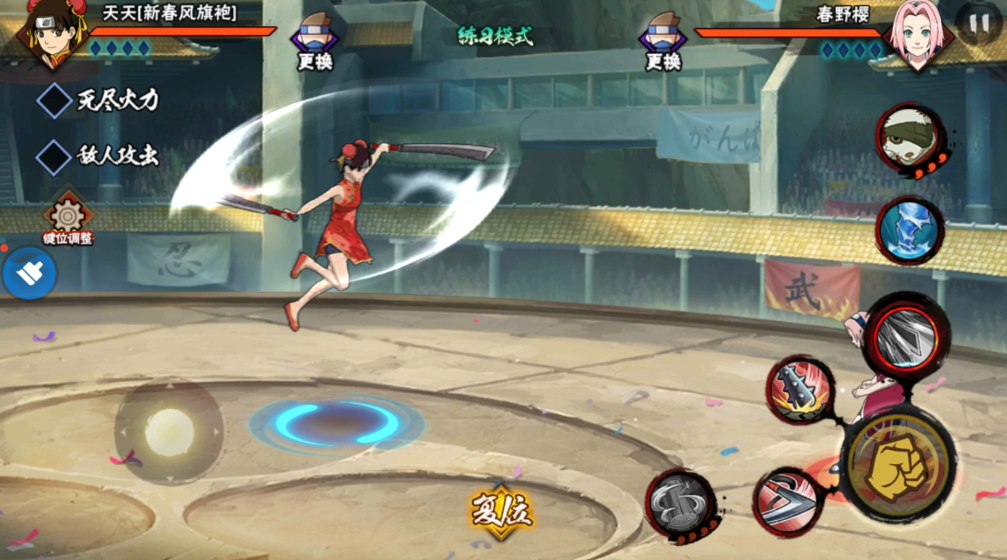
Task: Use the red curved blade skill
Action: [x=786, y=499]
